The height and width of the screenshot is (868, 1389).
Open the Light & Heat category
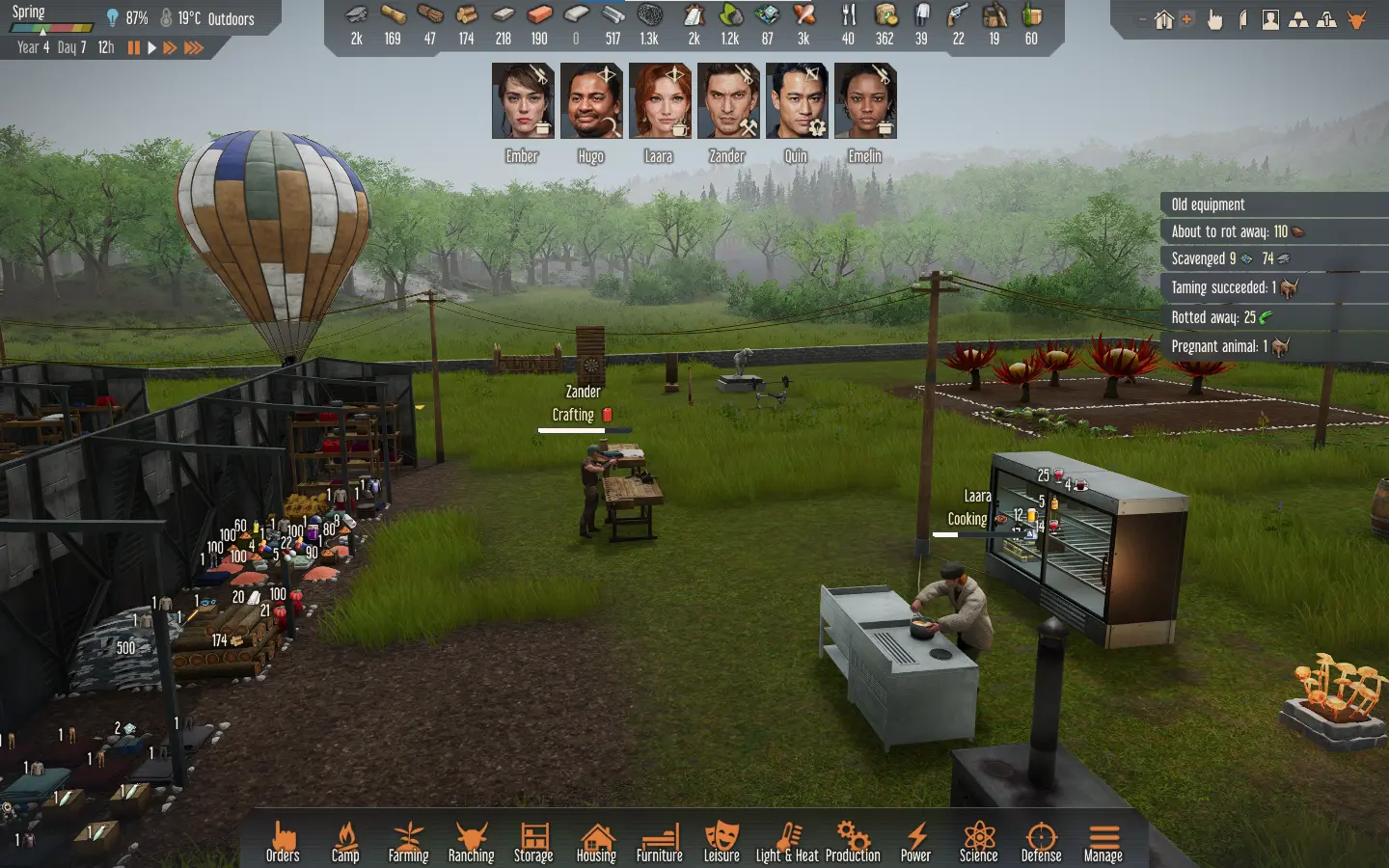click(787, 841)
